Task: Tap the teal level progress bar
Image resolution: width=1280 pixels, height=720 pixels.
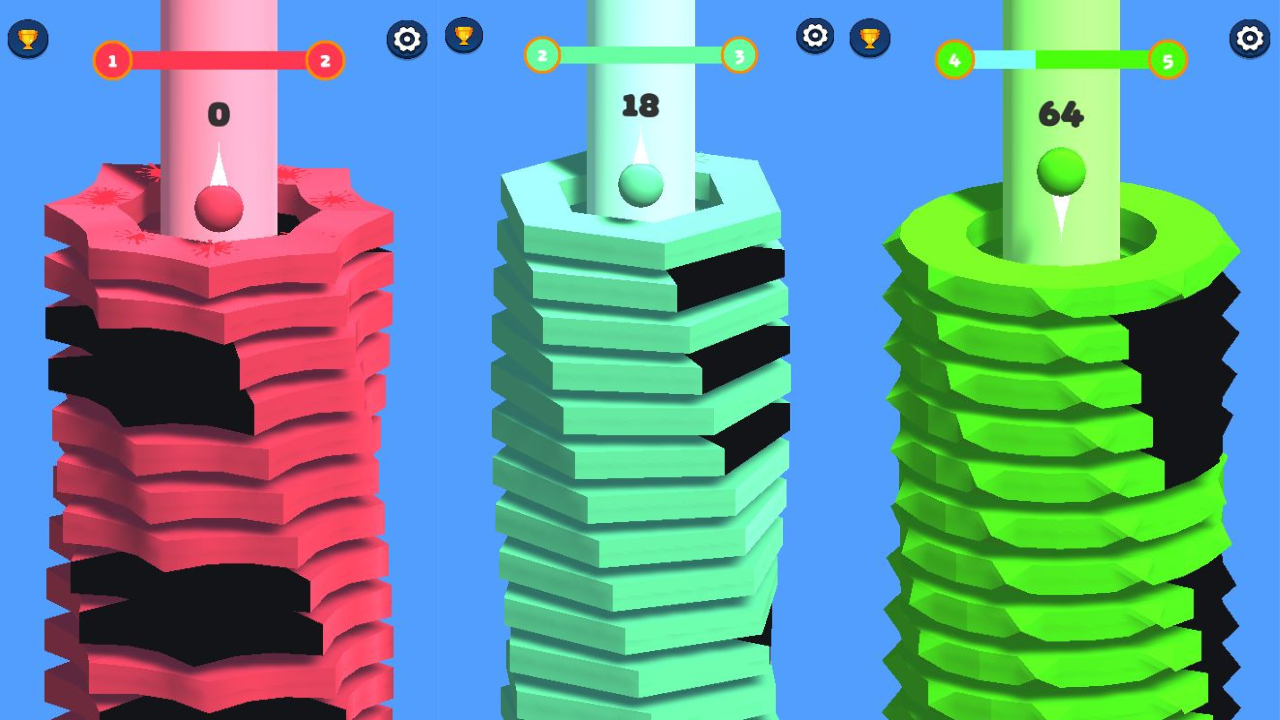Action: coord(640,58)
